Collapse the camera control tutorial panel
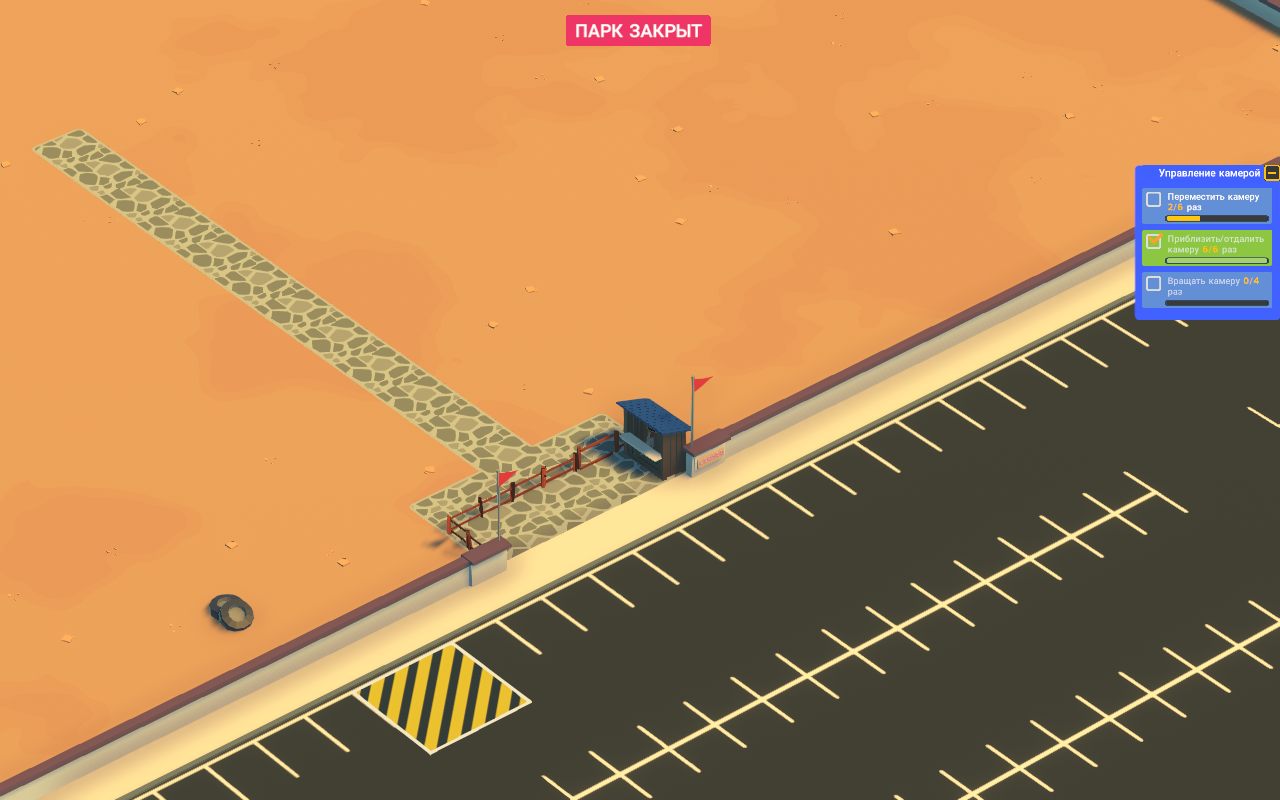The width and height of the screenshot is (1280, 800). click(1271, 173)
